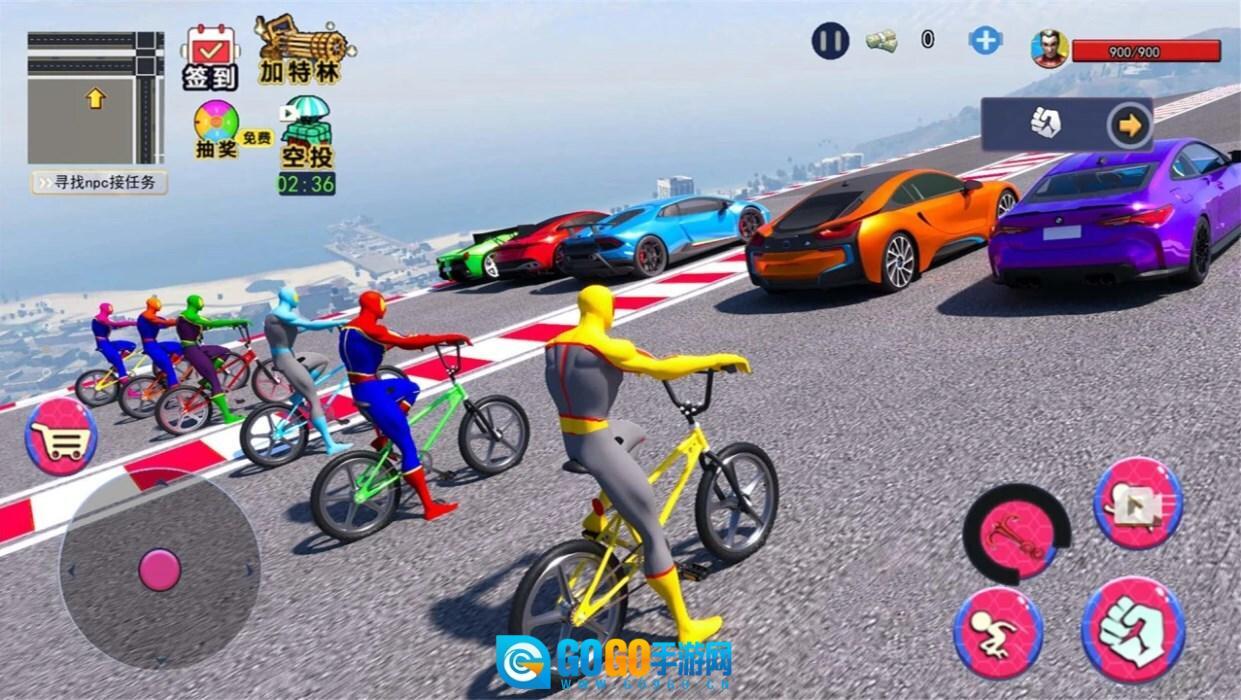Select the fist weapon slot icon
Image resolution: width=1241 pixels, height=700 pixels.
pos(1045,124)
